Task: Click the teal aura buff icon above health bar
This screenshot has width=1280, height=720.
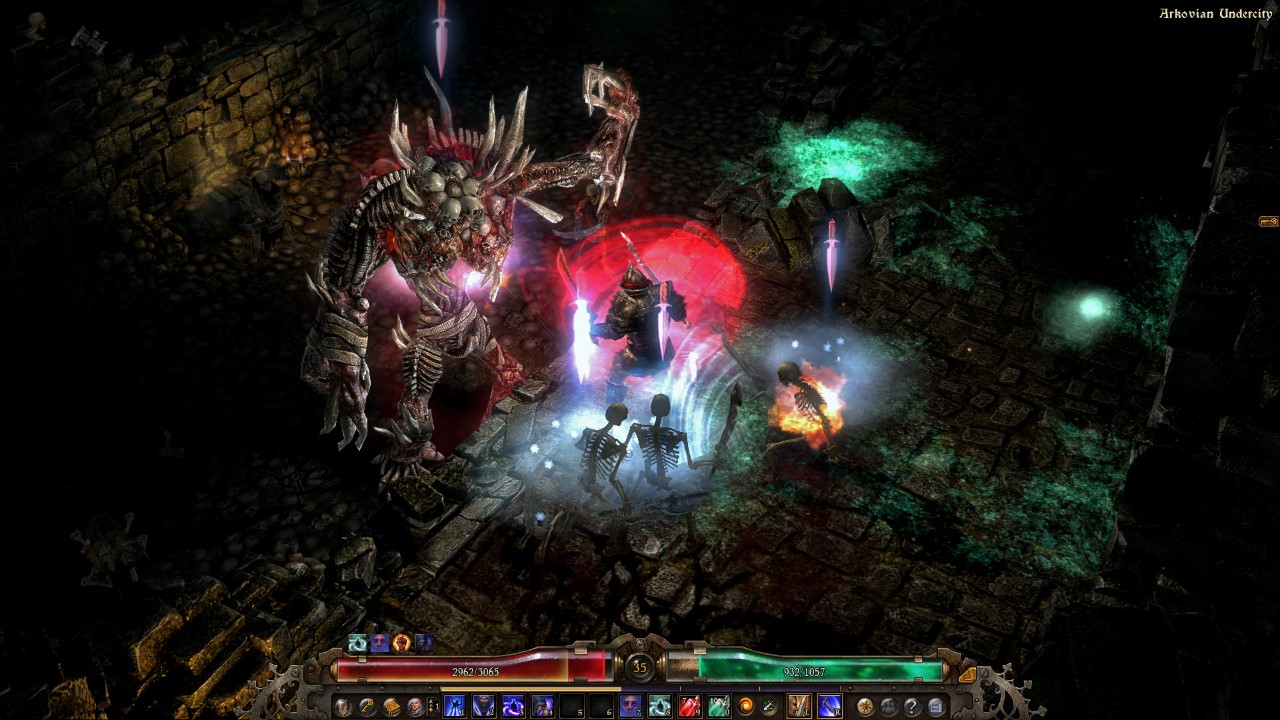Action: coord(357,642)
